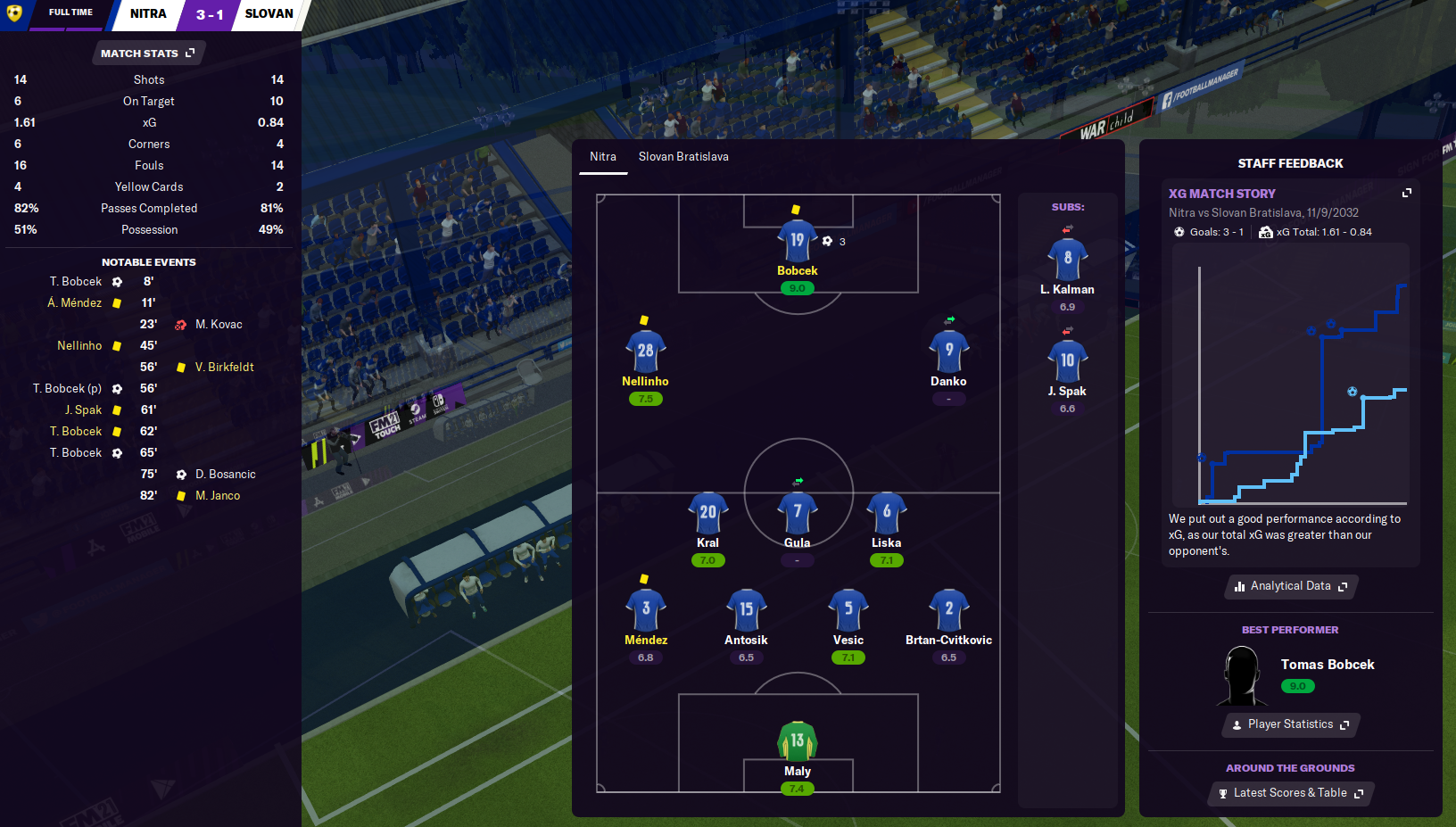Select striker Bobcek's shirt on the pitch
Image resolution: width=1456 pixels, height=827 pixels.
click(797, 241)
